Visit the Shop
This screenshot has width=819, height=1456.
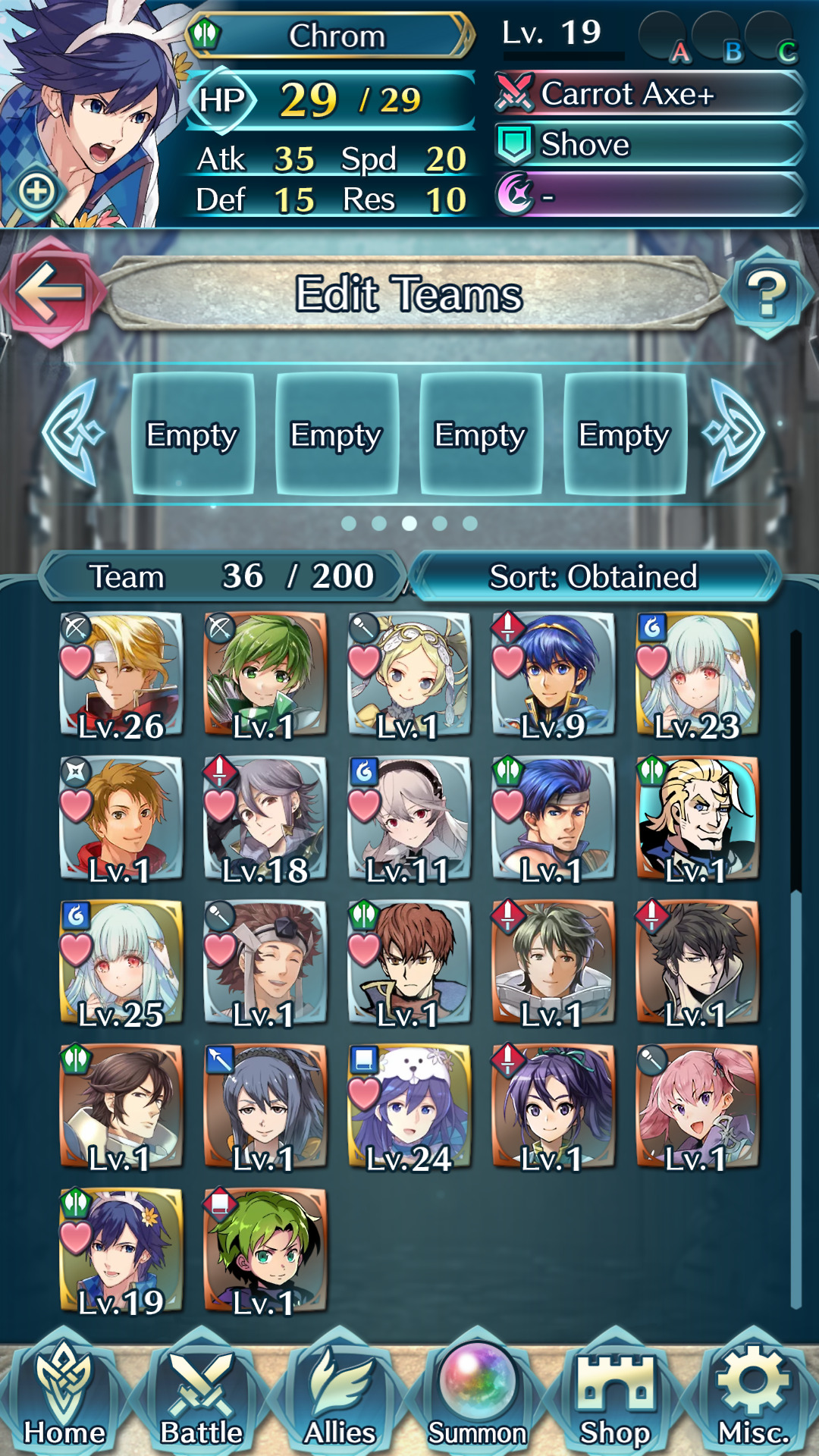click(615, 1395)
